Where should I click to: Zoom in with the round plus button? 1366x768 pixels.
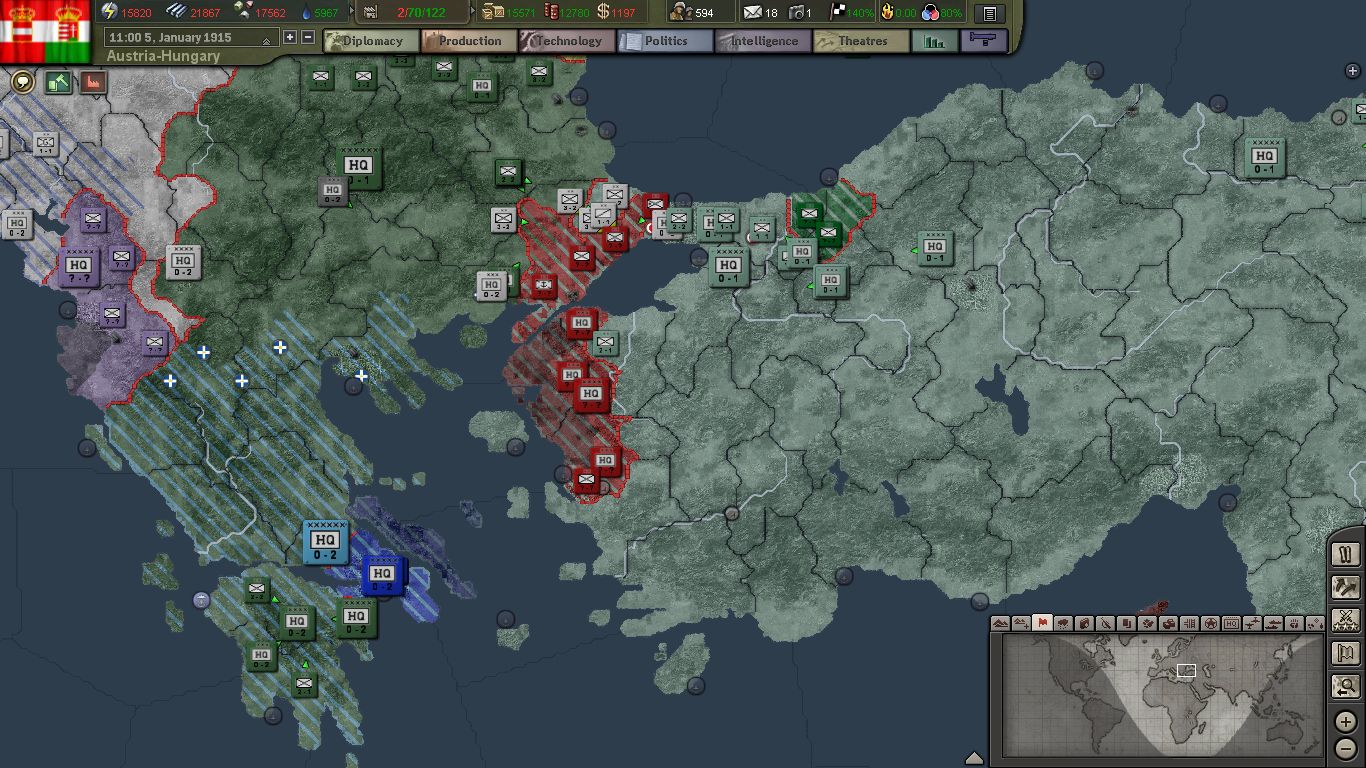coord(1346,722)
